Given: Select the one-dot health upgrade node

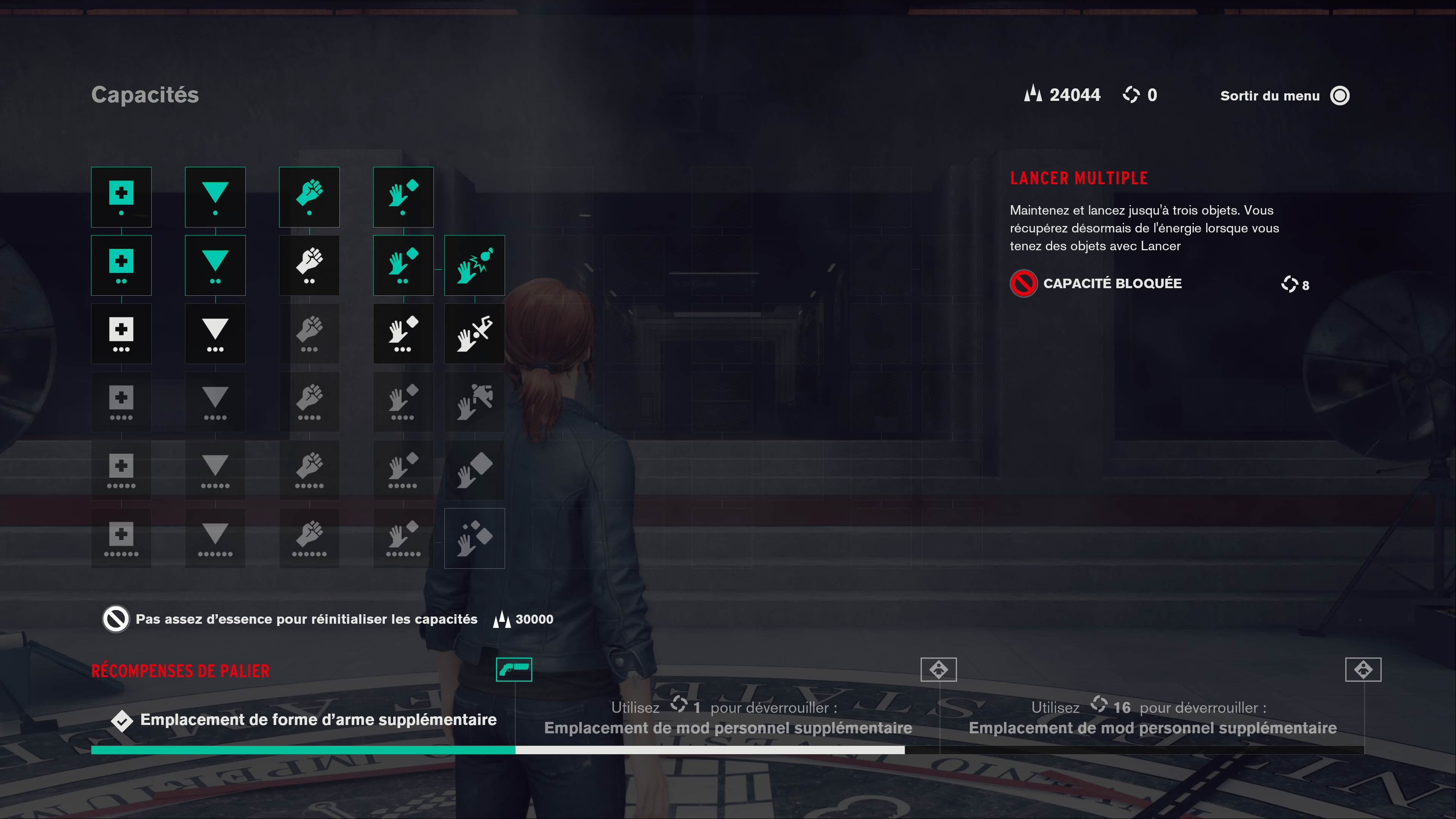Looking at the screenshot, I should coord(121,197).
